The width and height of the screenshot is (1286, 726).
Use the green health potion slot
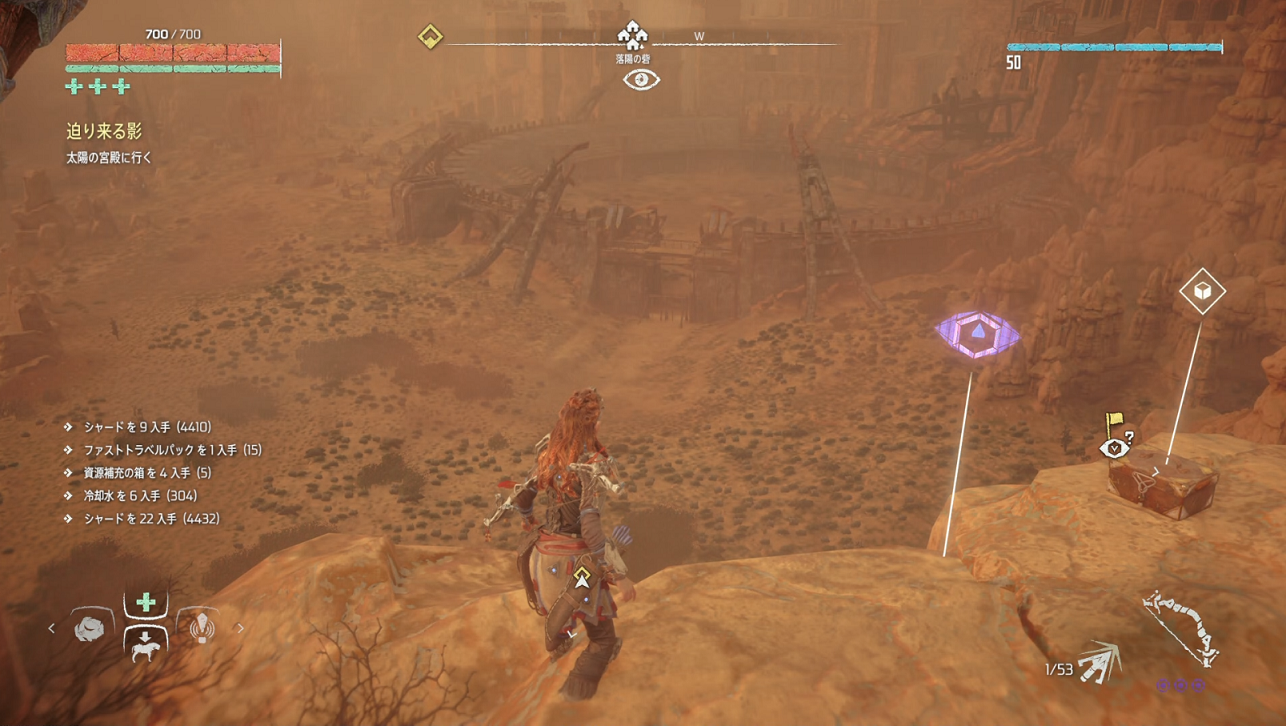(x=146, y=603)
